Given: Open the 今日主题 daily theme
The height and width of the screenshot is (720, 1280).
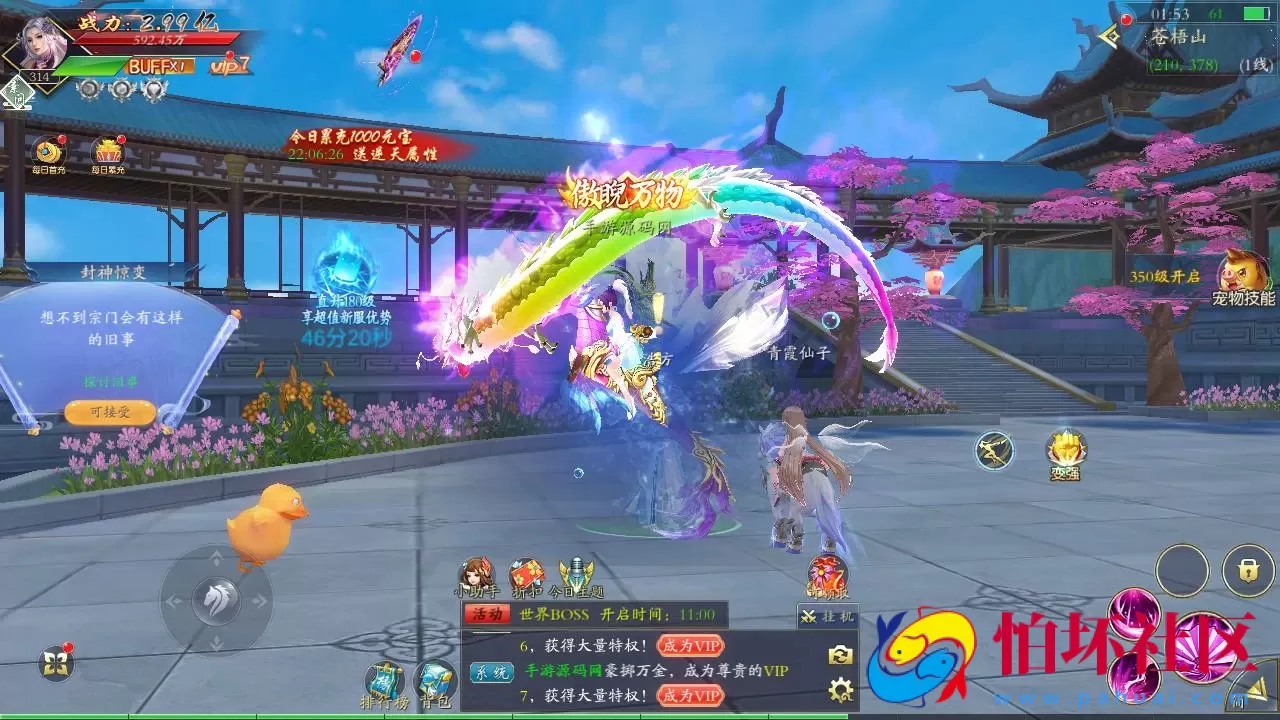Looking at the screenshot, I should (x=577, y=578).
